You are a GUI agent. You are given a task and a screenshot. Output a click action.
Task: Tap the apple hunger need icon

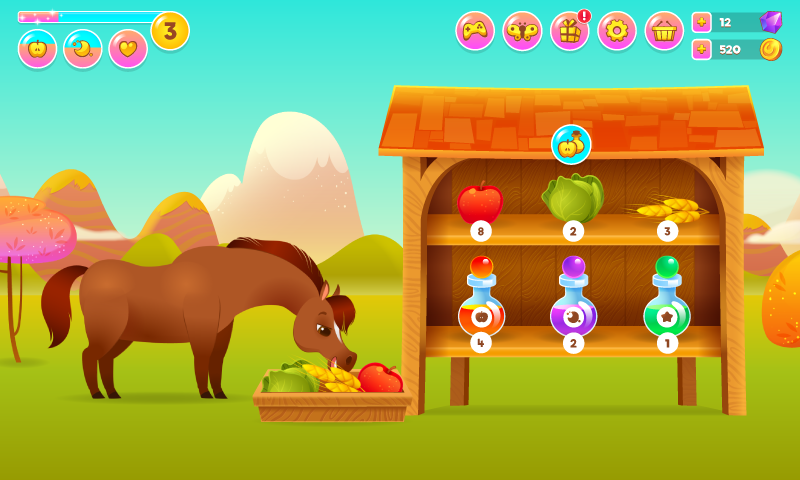coord(38,49)
